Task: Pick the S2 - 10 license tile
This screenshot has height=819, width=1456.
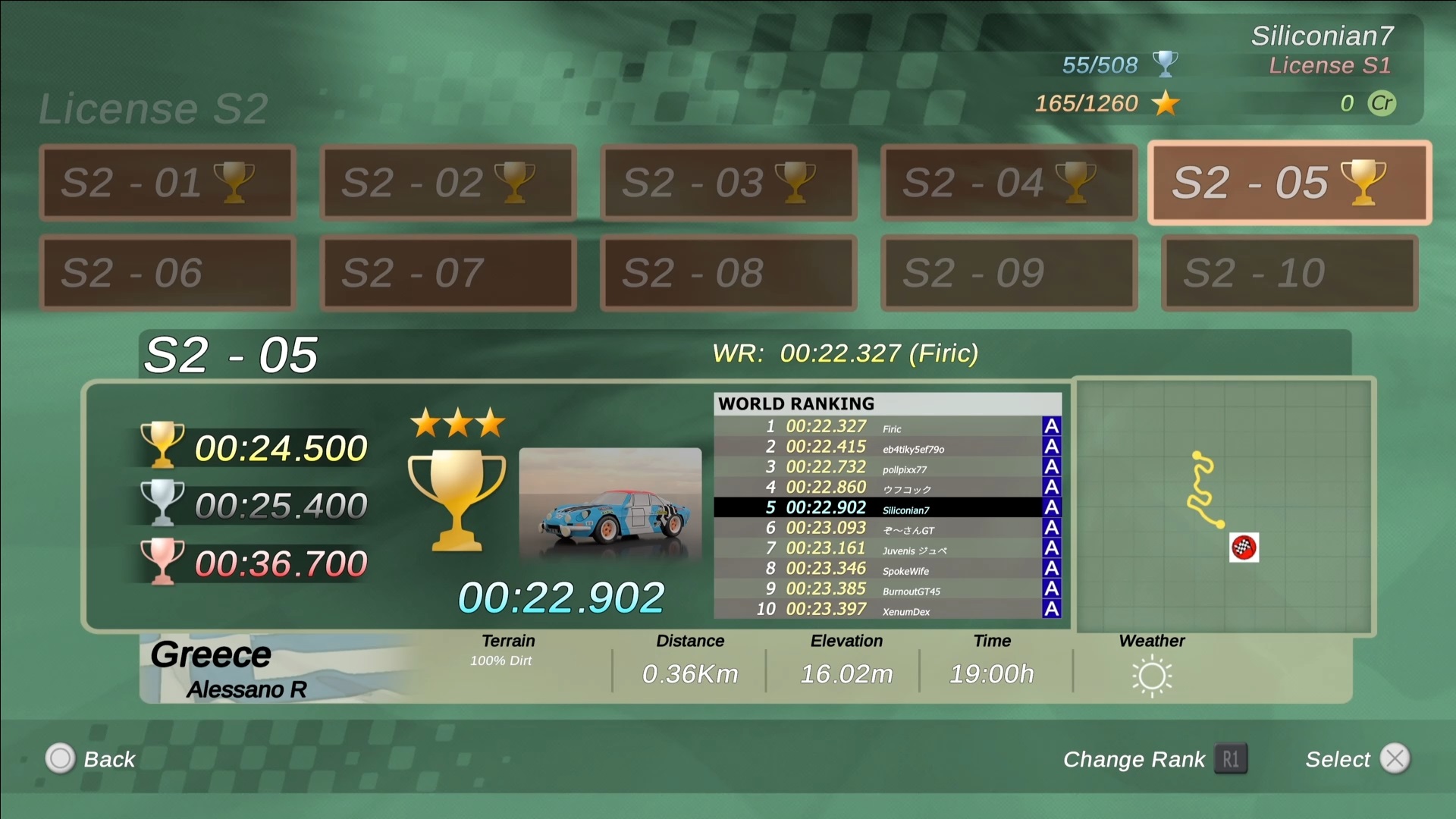Action: [1289, 273]
